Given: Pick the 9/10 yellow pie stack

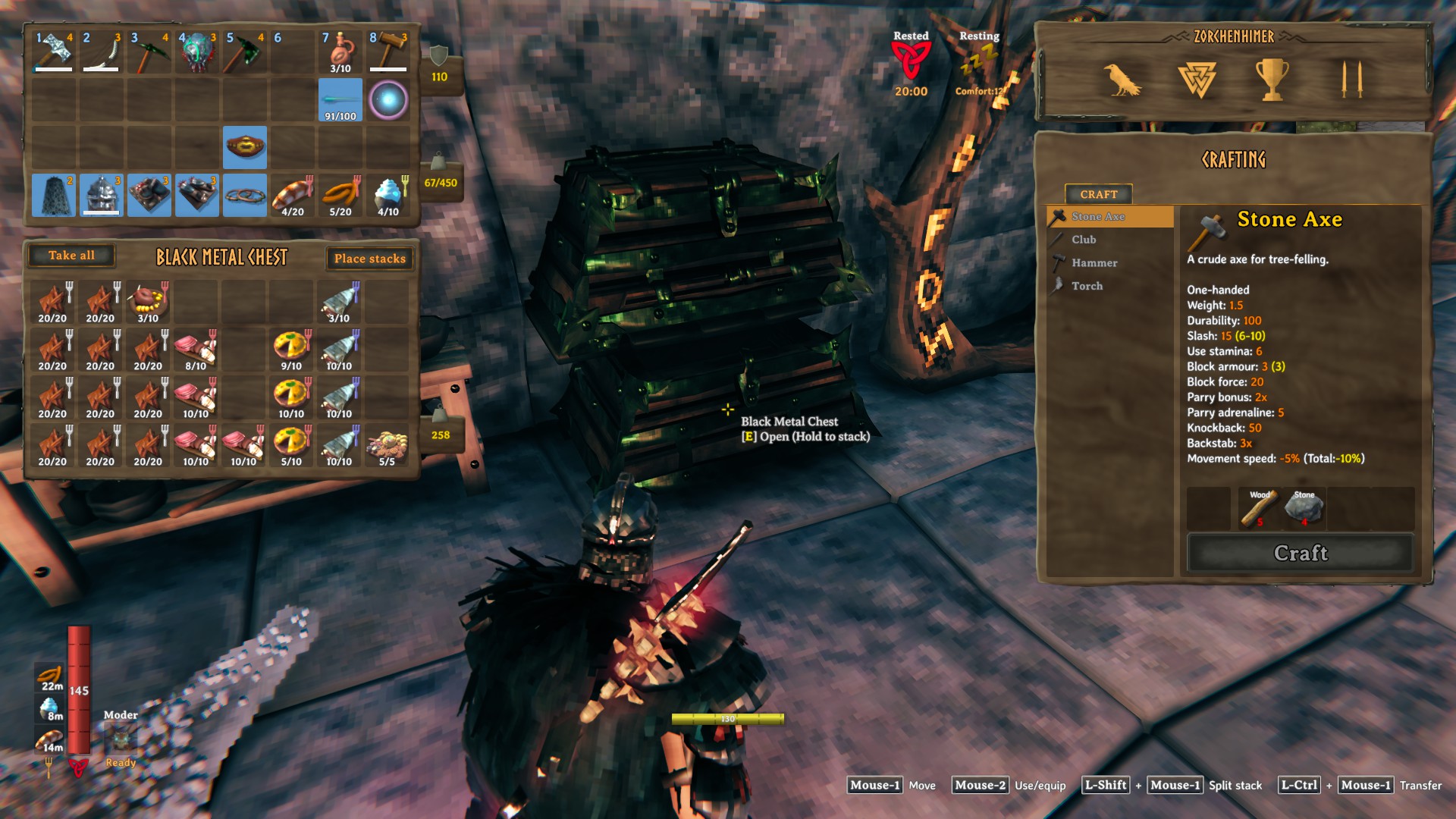Looking at the screenshot, I should click(291, 350).
